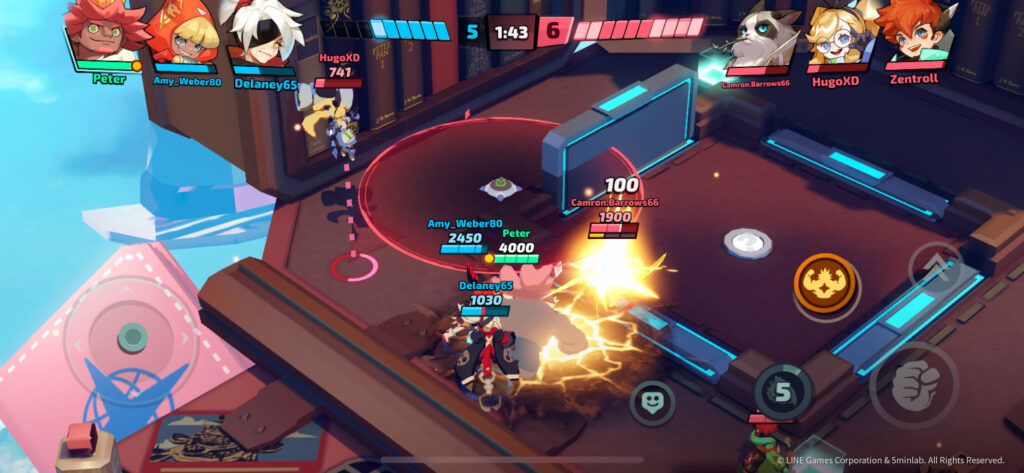
Task: Activate the orange flexing-muscle ultimate ability
Action: click(826, 285)
